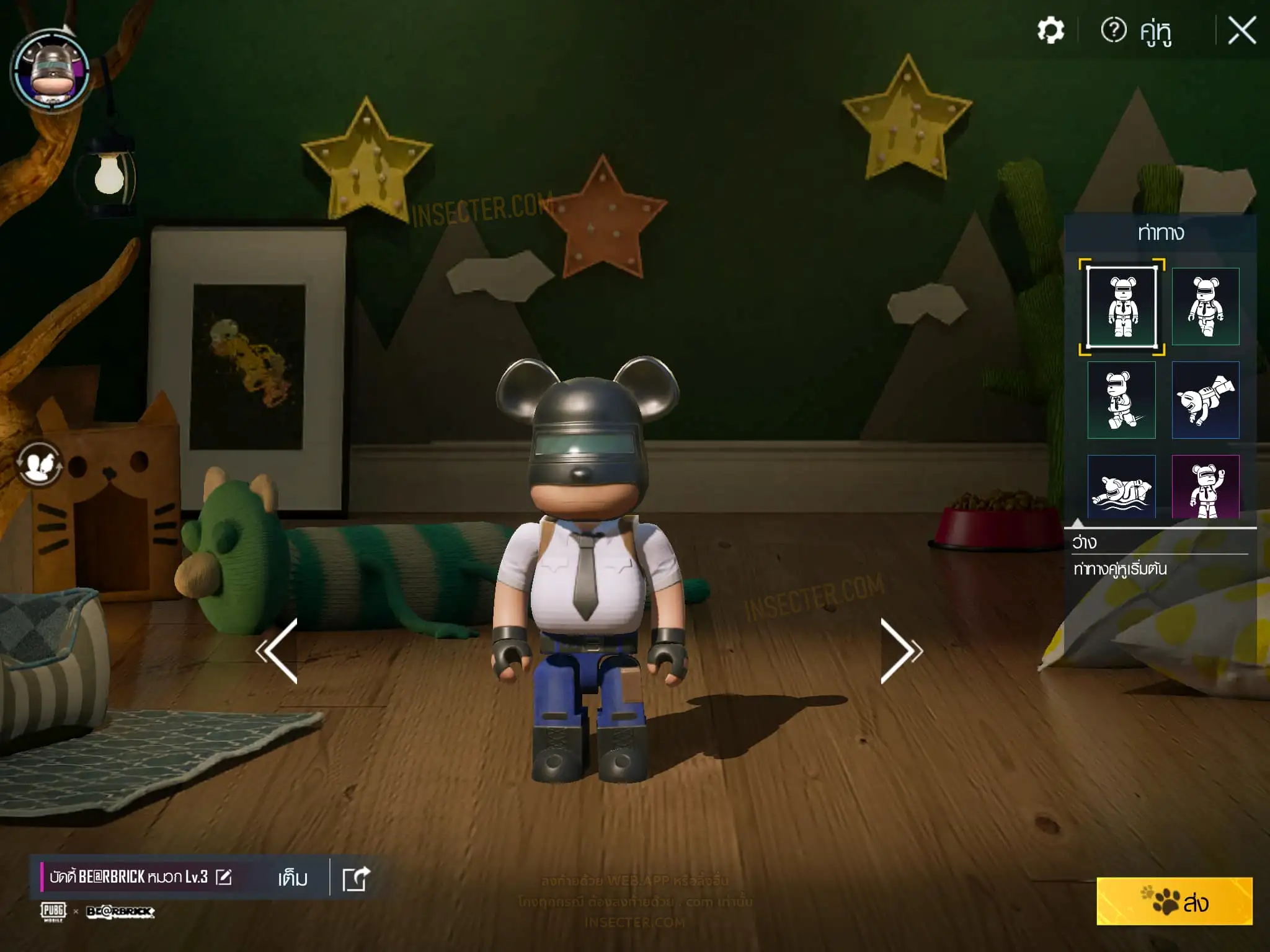Screen dimensions: 1270x952
Task: Edit the BE@RBRICK buddy name
Action: coord(224,877)
